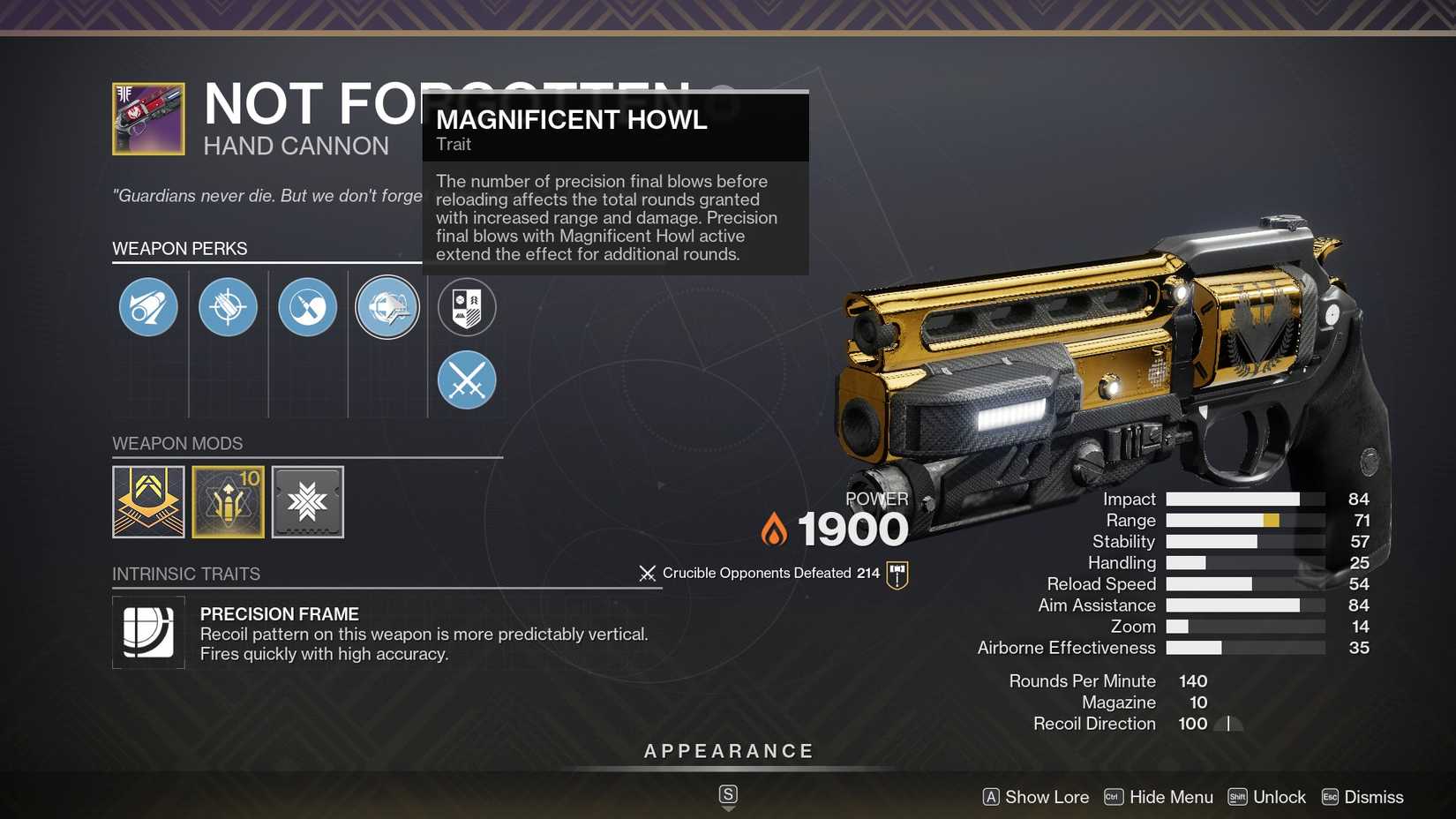Select the third weapon perk icon
Image resolution: width=1456 pixels, height=819 pixels.
point(307,307)
